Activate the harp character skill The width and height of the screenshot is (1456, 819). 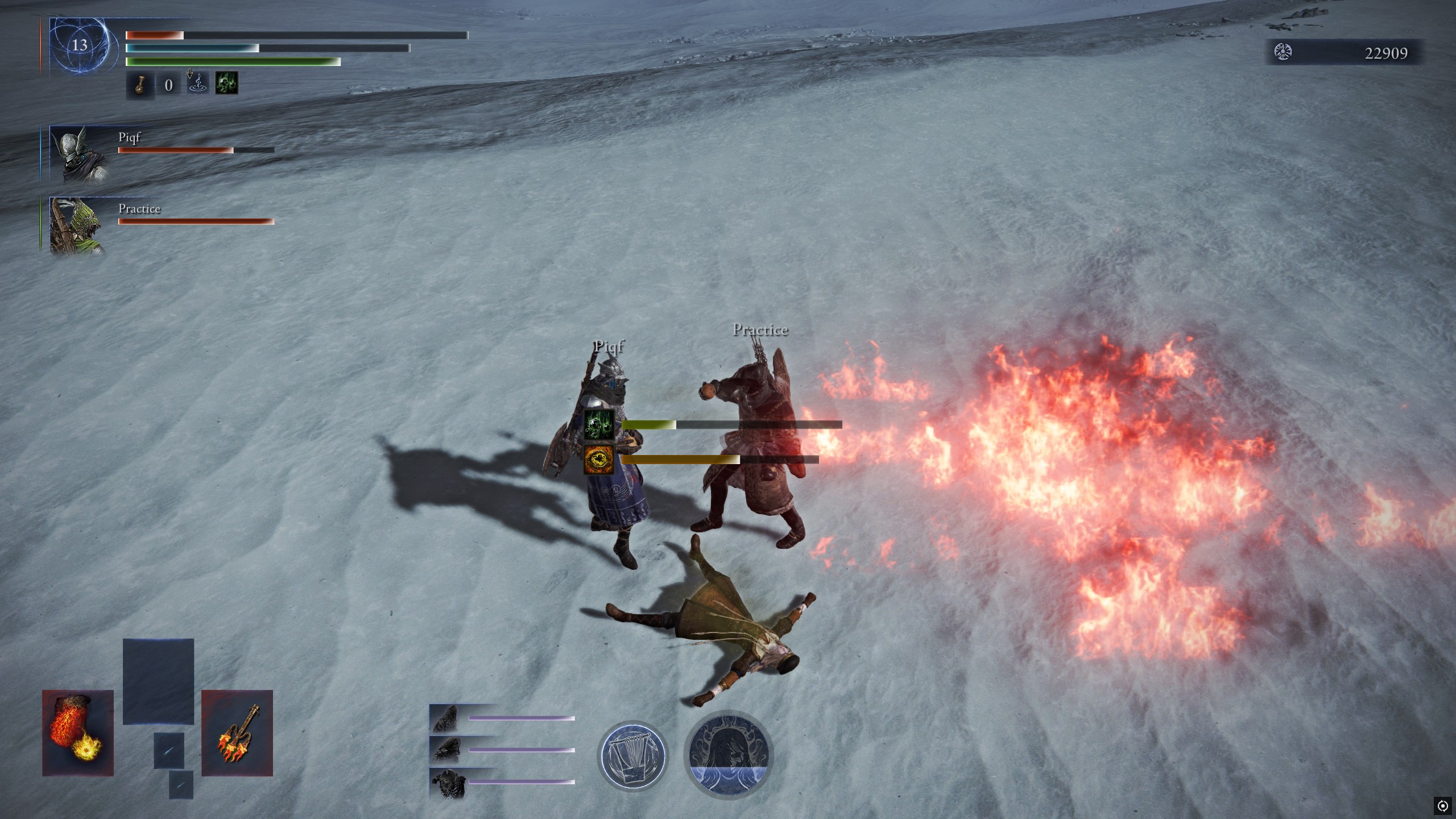tap(633, 755)
